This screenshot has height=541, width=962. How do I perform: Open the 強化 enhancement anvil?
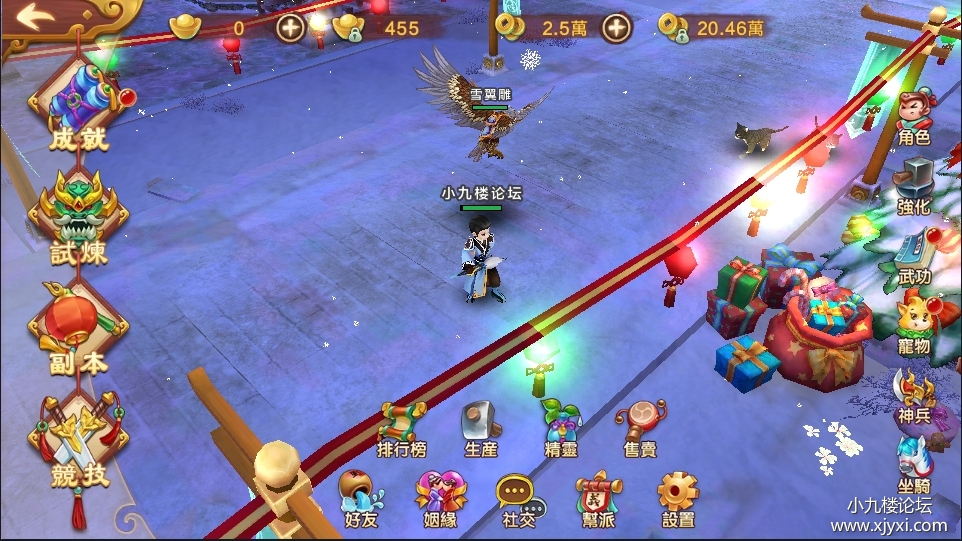pyautogui.click(x=914, y=186)
